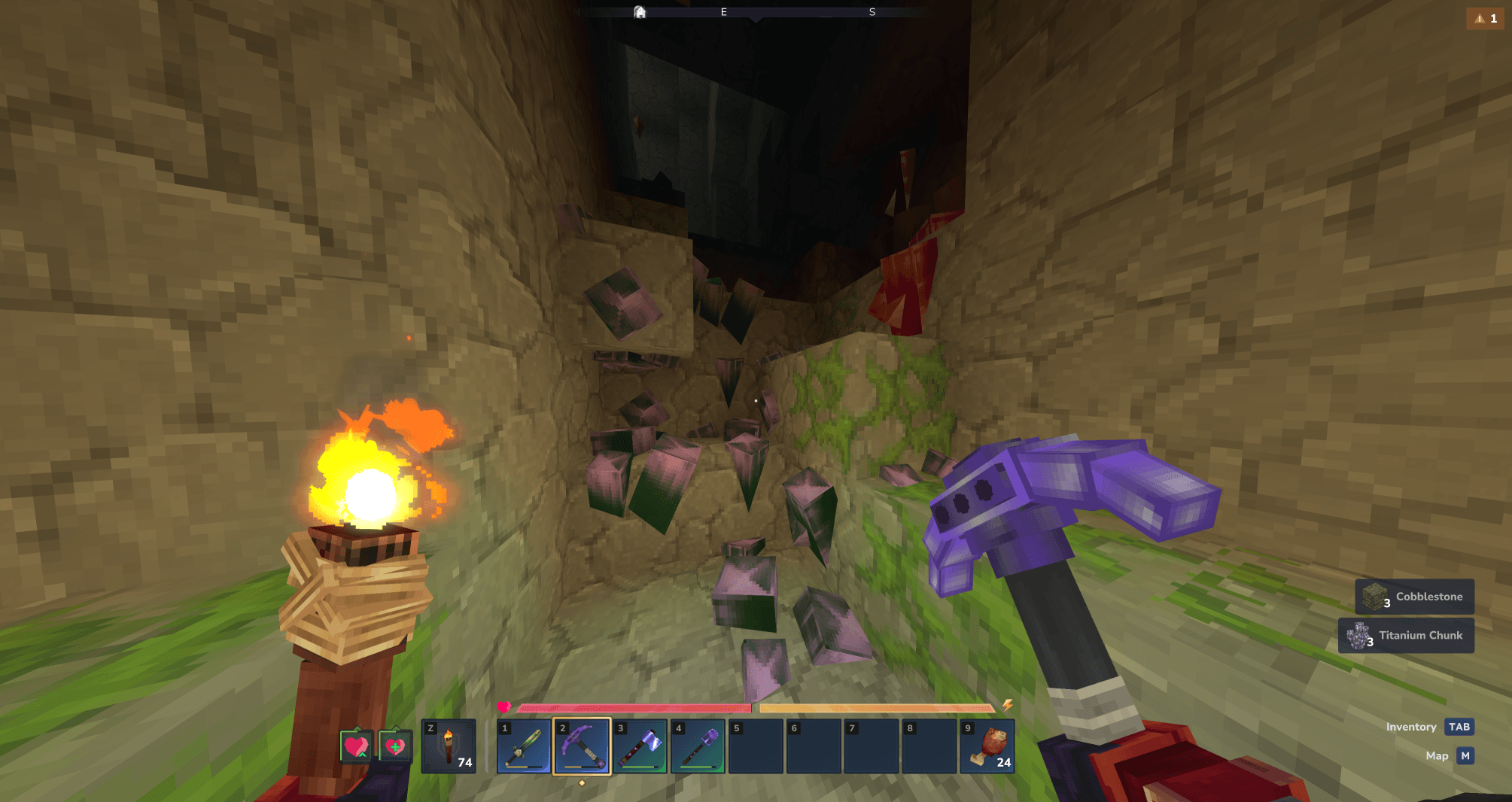The image size is (1512, 802).
Task: Select the purple pickaxe hotbar slot
Action: point(582,746)
